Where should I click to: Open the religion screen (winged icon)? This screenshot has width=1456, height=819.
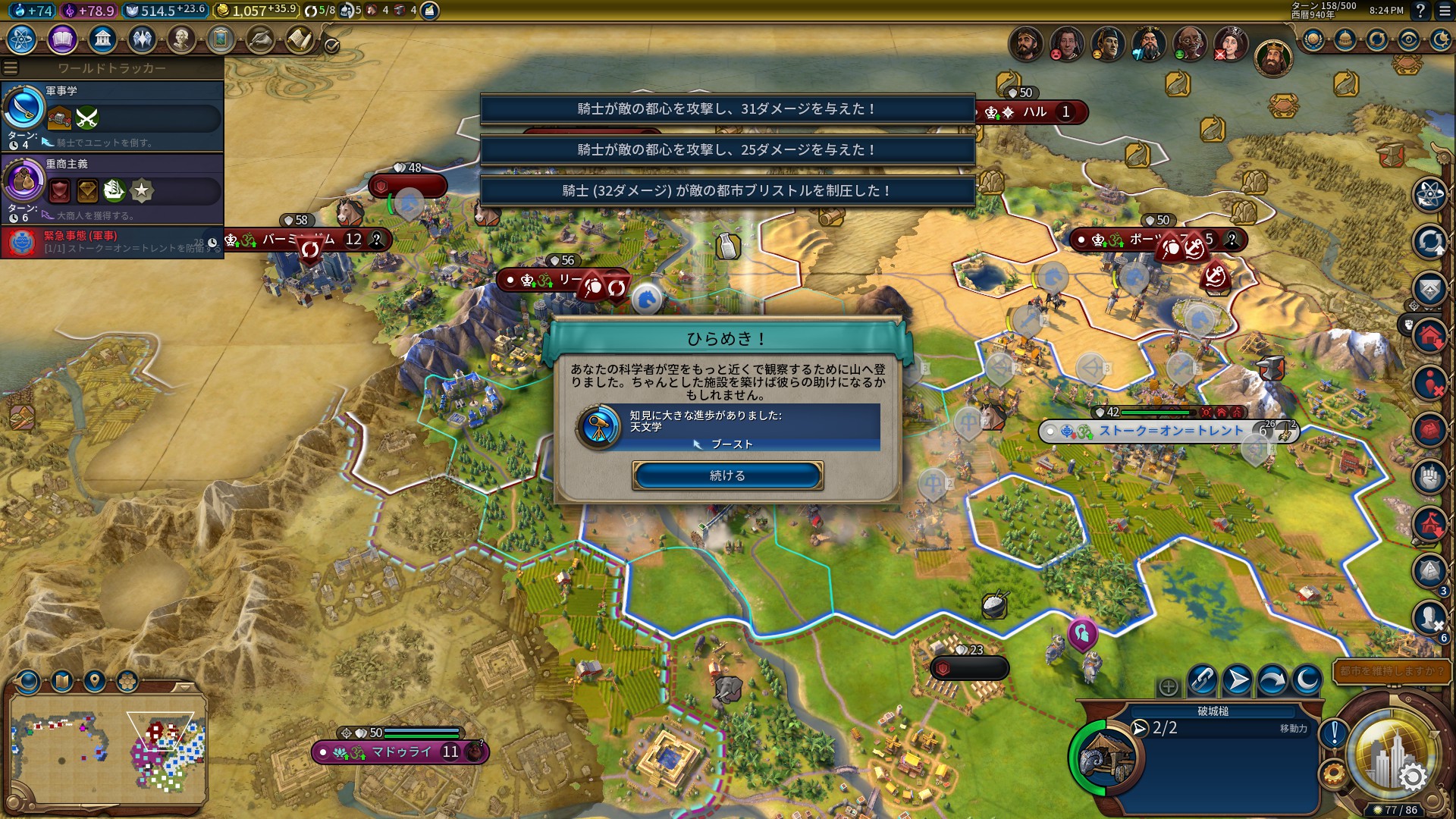(x=141, y=39)
